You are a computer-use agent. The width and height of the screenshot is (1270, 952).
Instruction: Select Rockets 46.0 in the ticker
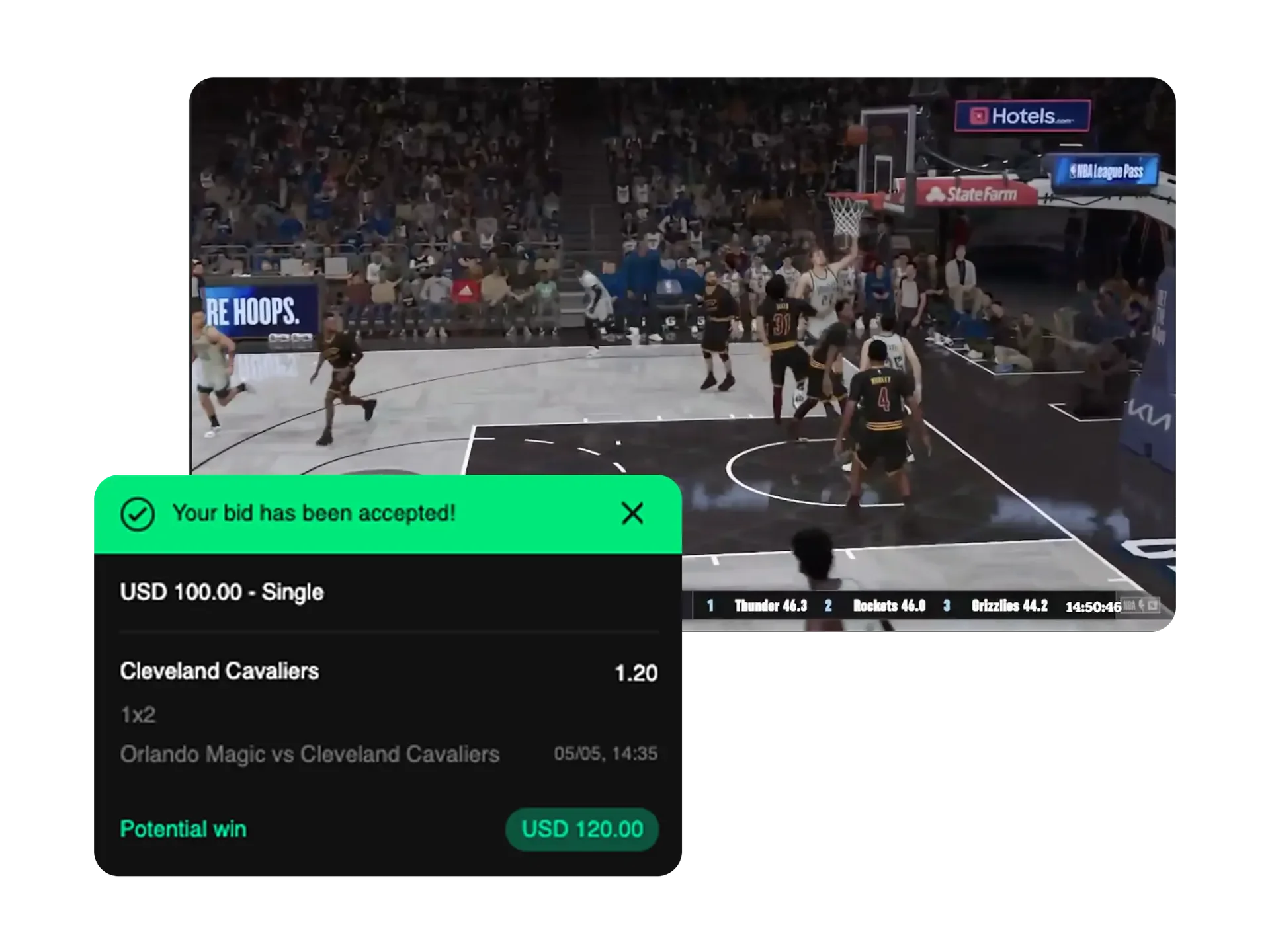click(x=890, y=606)
